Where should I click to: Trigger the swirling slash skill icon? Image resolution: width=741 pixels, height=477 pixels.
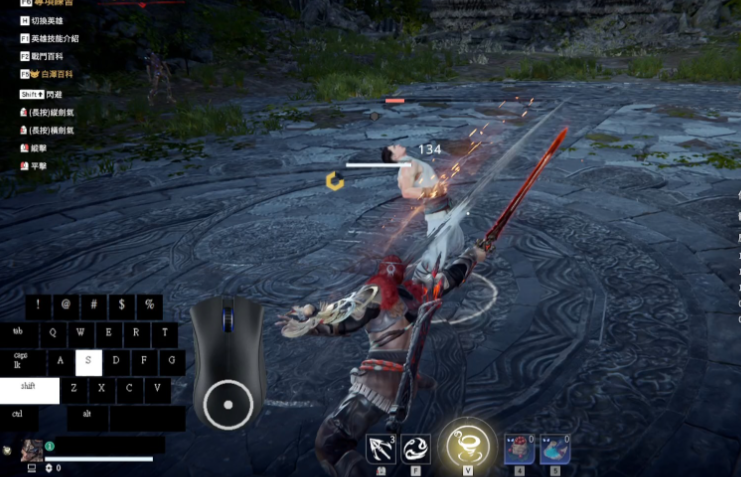pos(416,448)
